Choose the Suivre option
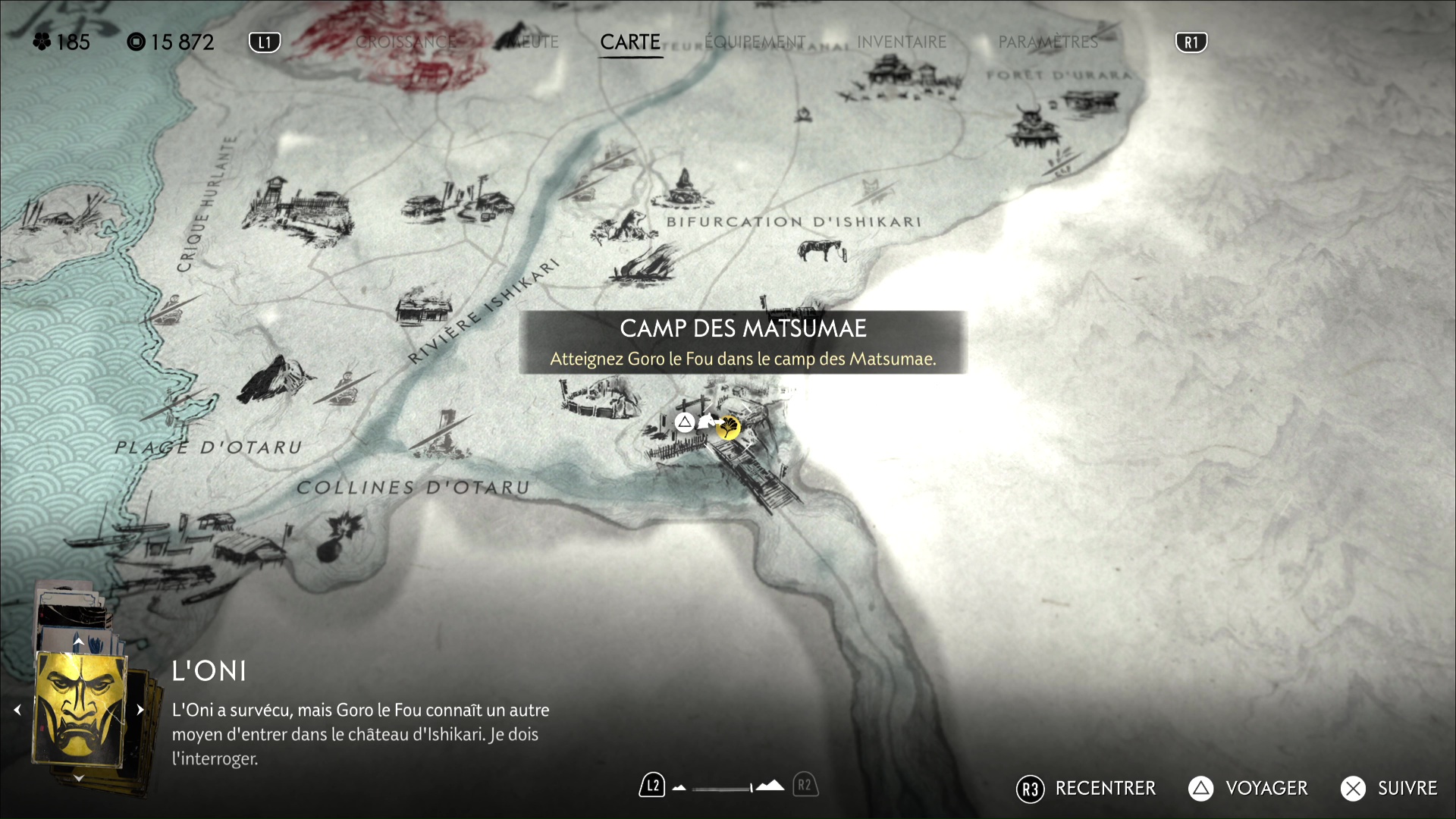Screen dimensions: 1456x819 pyautogui.click(x=1389, y=789)
